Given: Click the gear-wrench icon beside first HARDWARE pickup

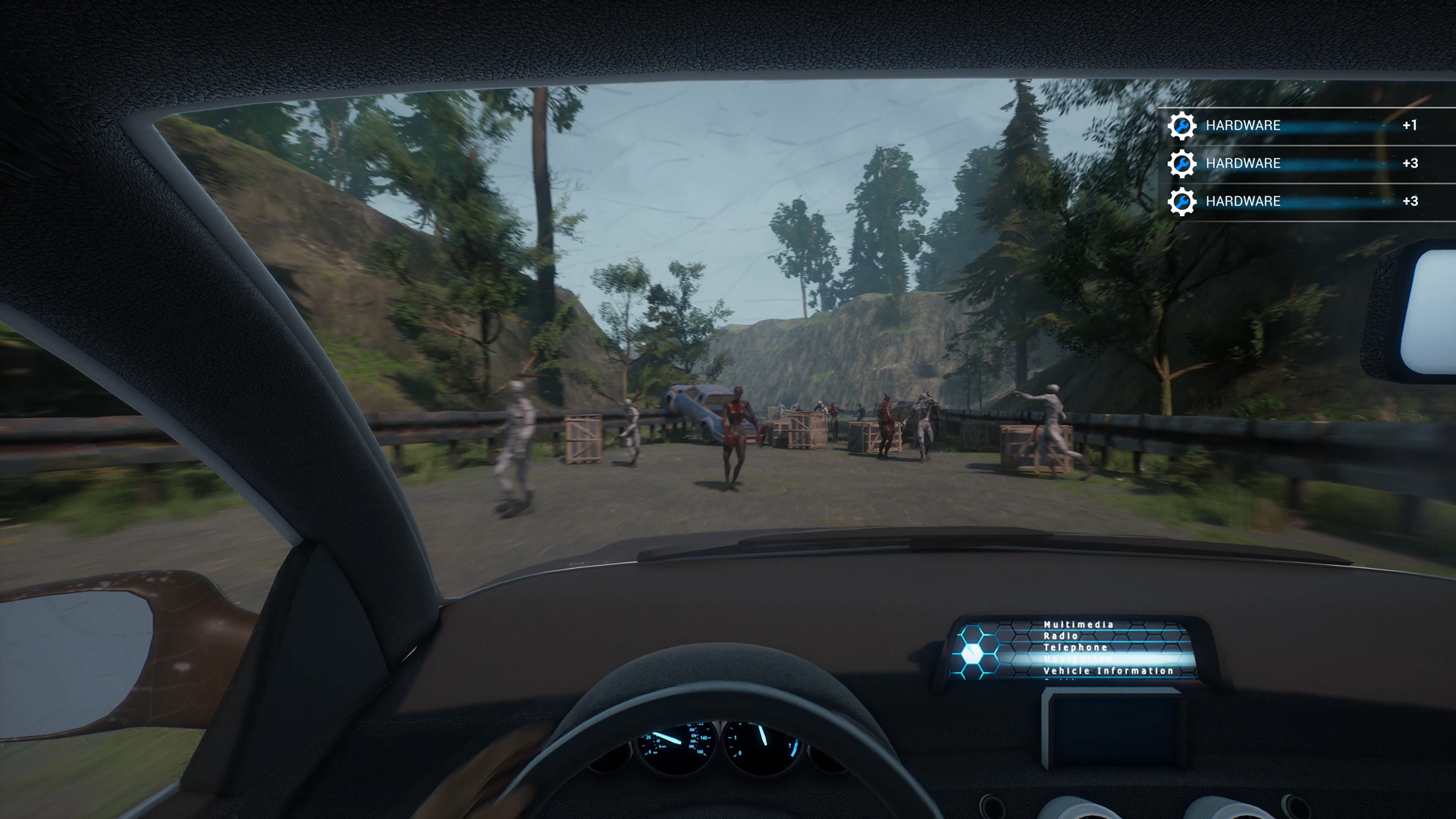Looking at the screenshot, I should click(x=1182, y=126).
